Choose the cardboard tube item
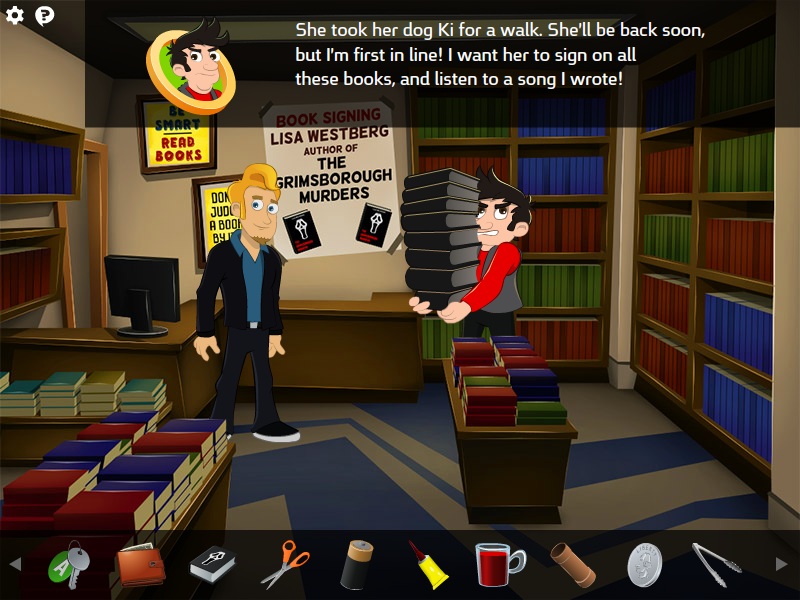Viewport: 800px width, 600px height. (x=572, y=565)
